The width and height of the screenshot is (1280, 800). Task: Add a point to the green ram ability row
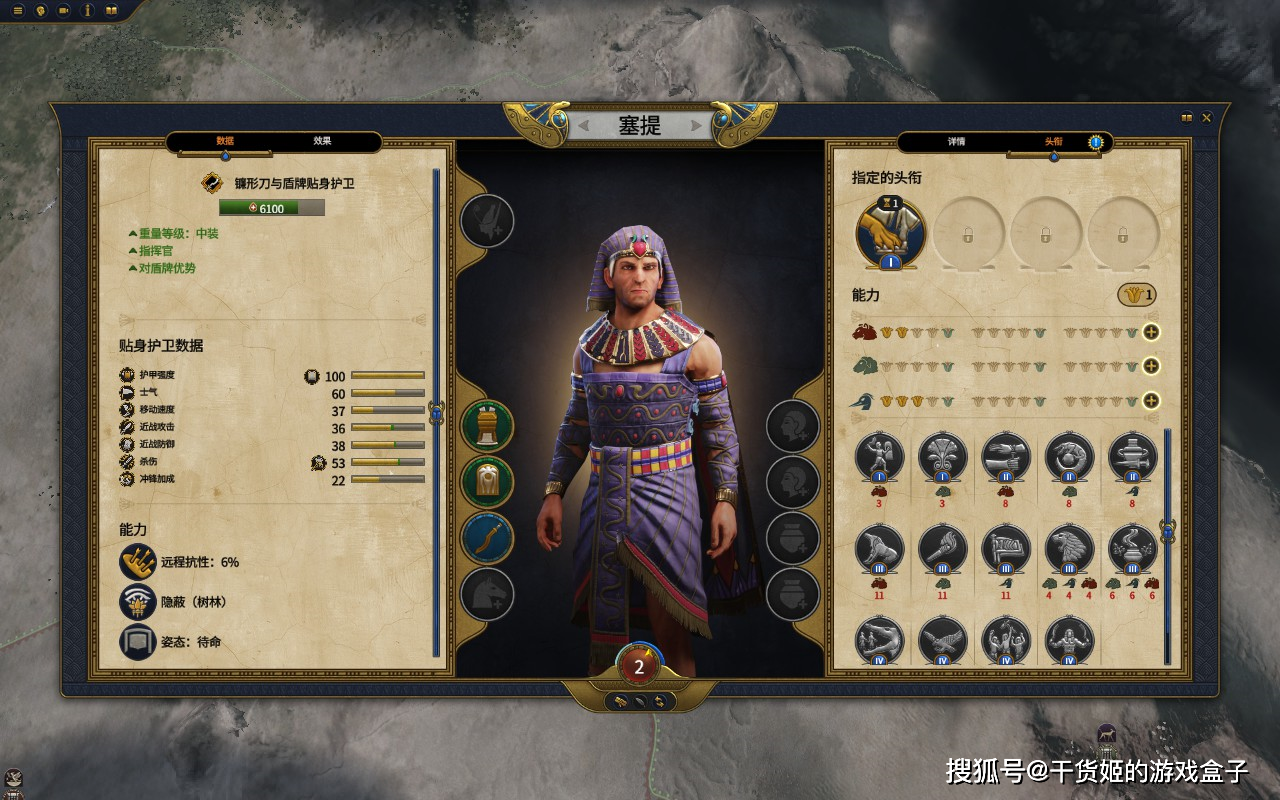point(1151,366)
